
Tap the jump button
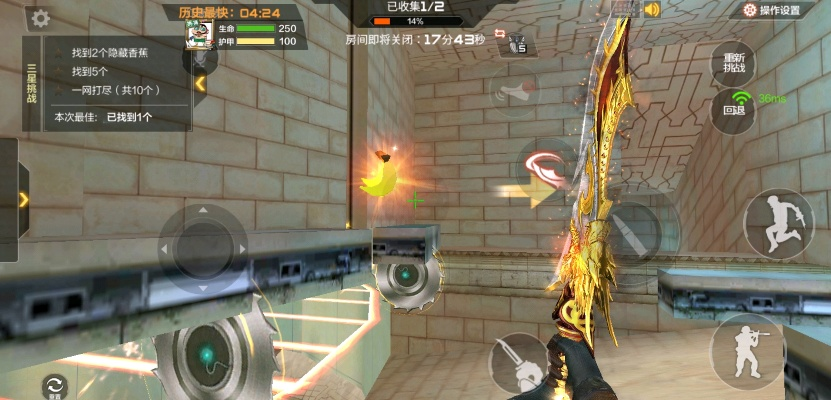tap(778, 224)
